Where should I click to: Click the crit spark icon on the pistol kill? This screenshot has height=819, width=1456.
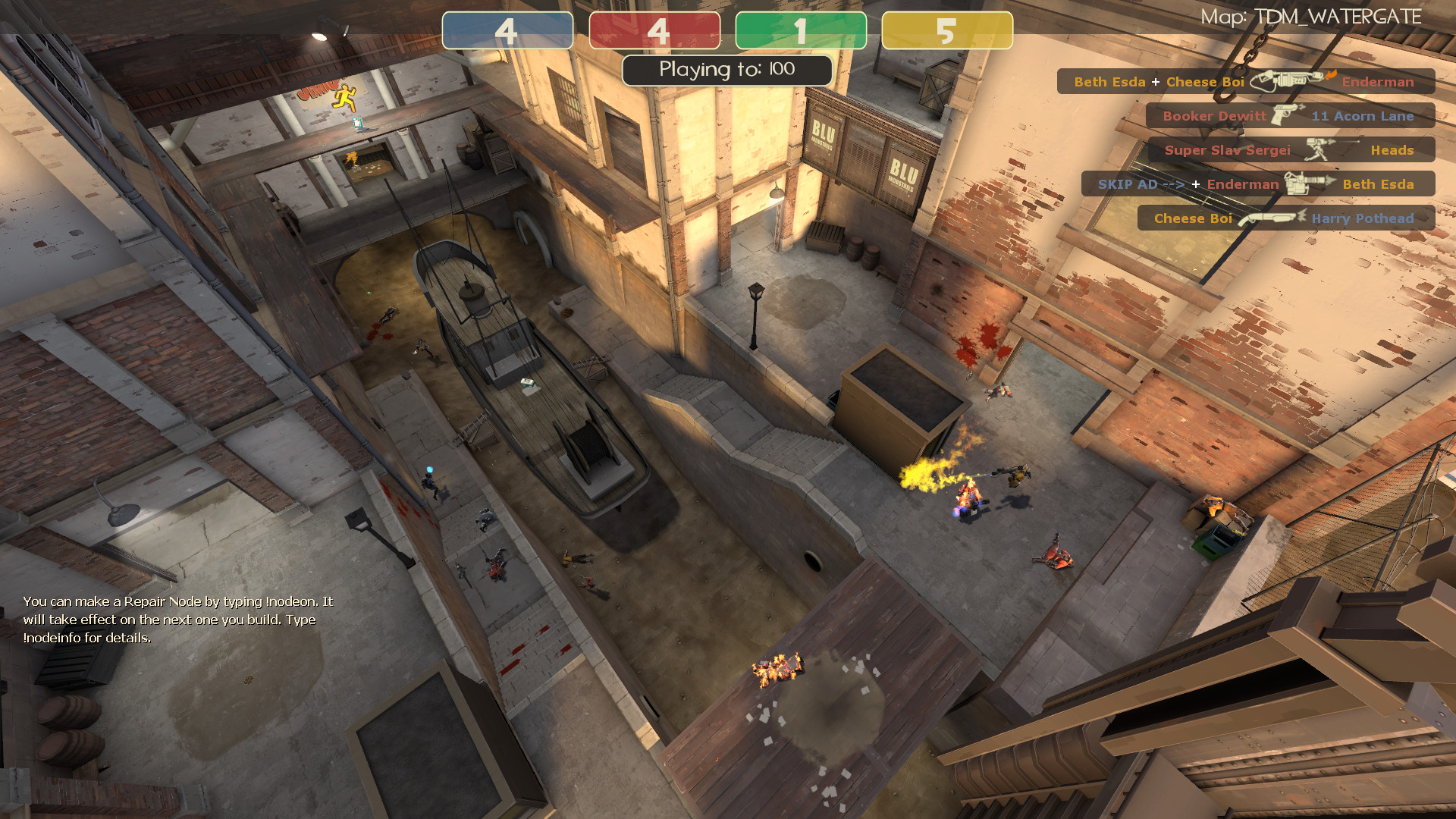[1301, 107]
